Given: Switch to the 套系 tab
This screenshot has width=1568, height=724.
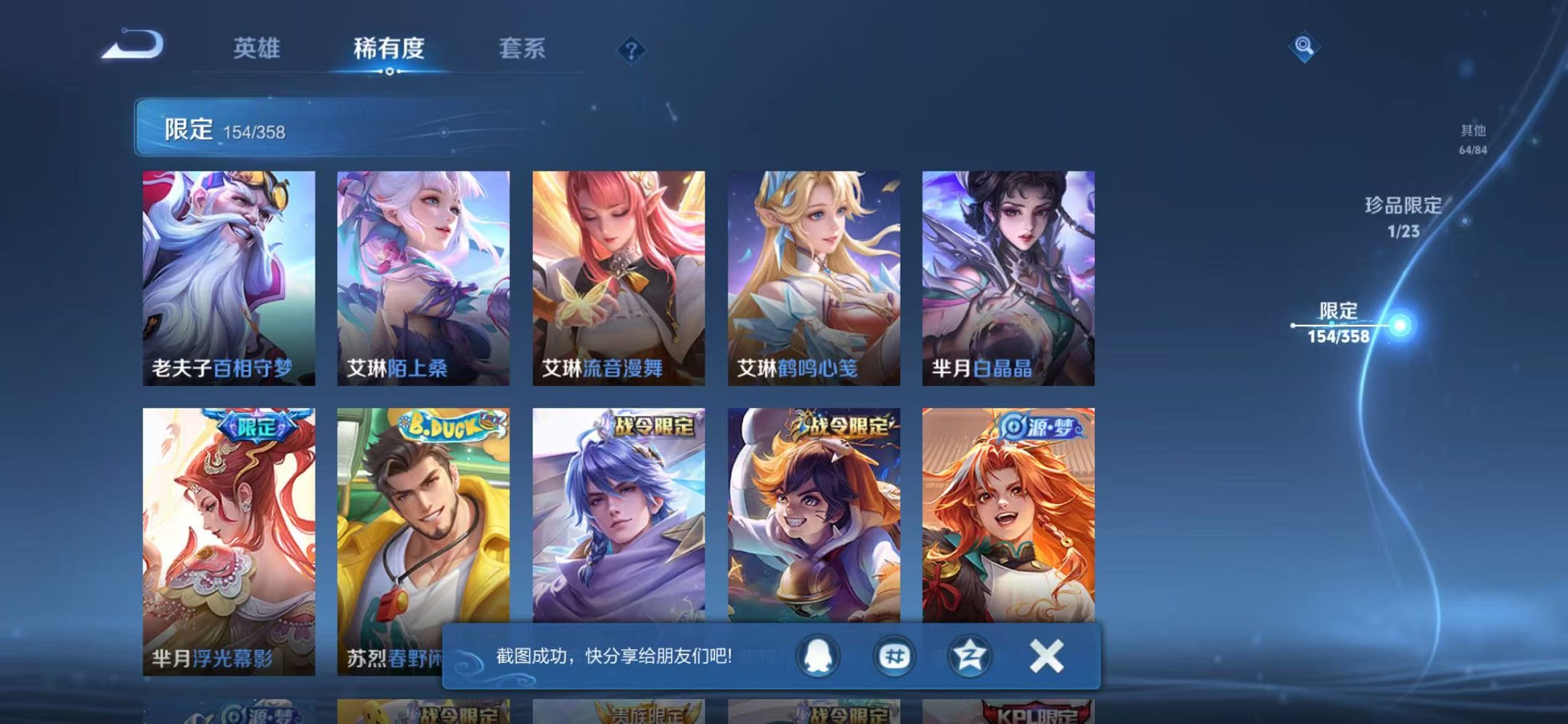Looking at the screenshot, I should [x=523, y=47].
